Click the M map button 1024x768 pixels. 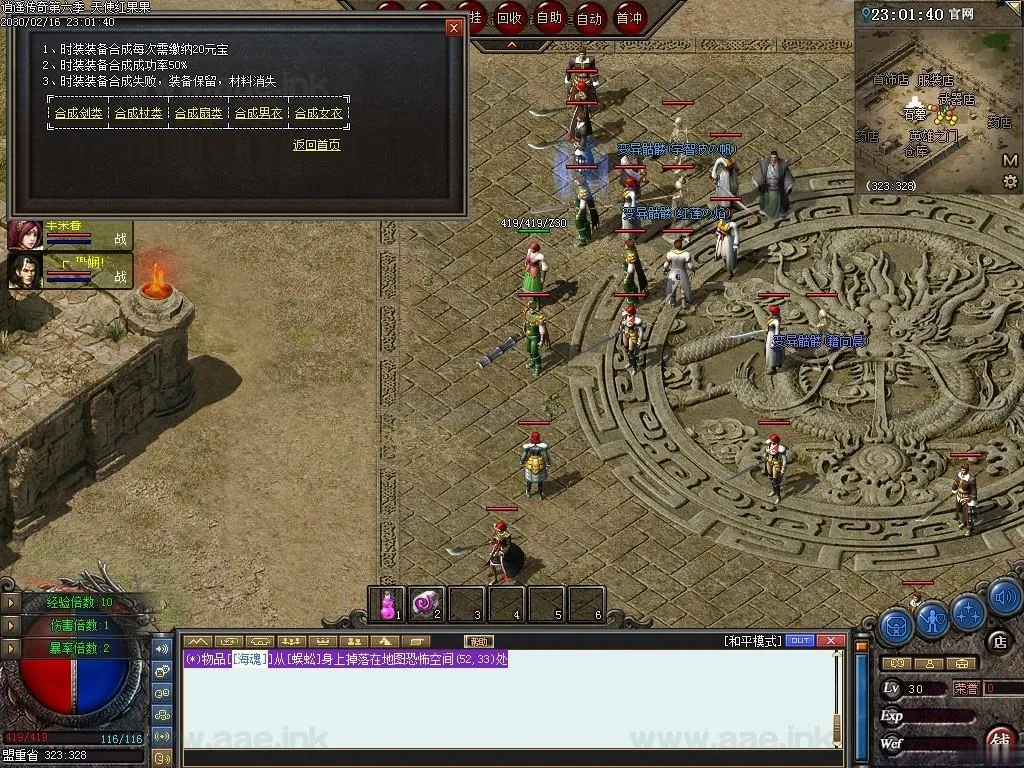tap(1009, 161)
